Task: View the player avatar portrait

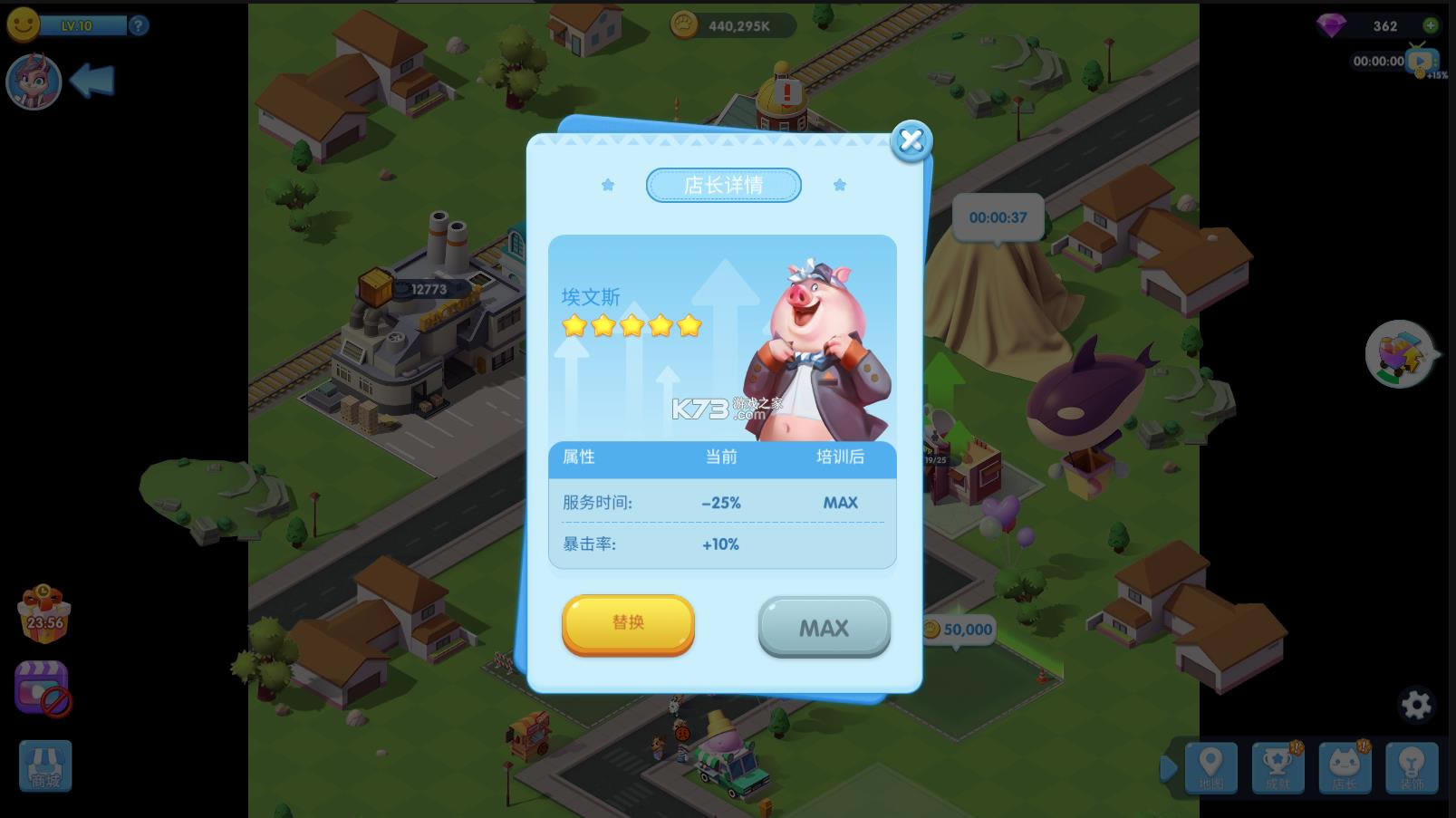Action: coord(33,82)
